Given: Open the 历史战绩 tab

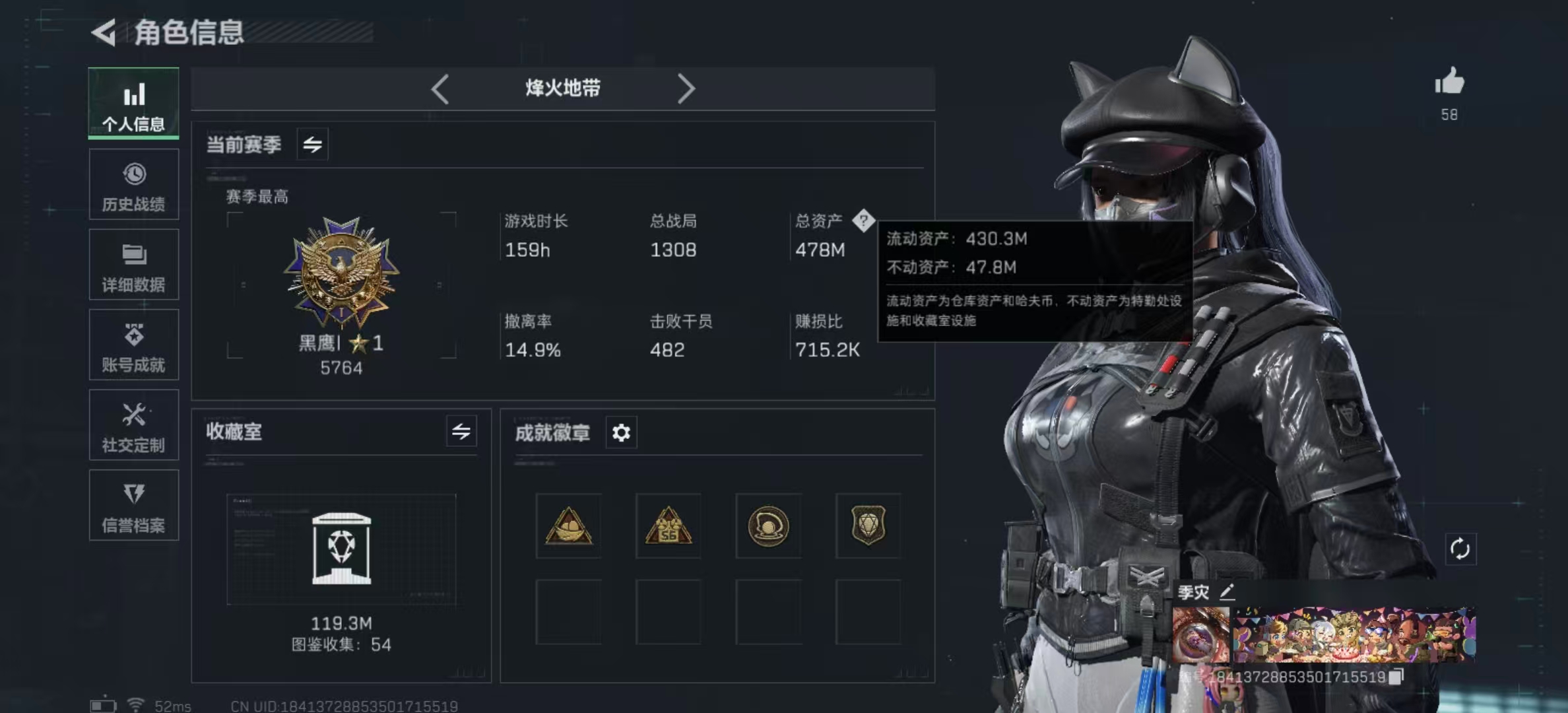Looking at the screenshot, I should click(134, 185).
